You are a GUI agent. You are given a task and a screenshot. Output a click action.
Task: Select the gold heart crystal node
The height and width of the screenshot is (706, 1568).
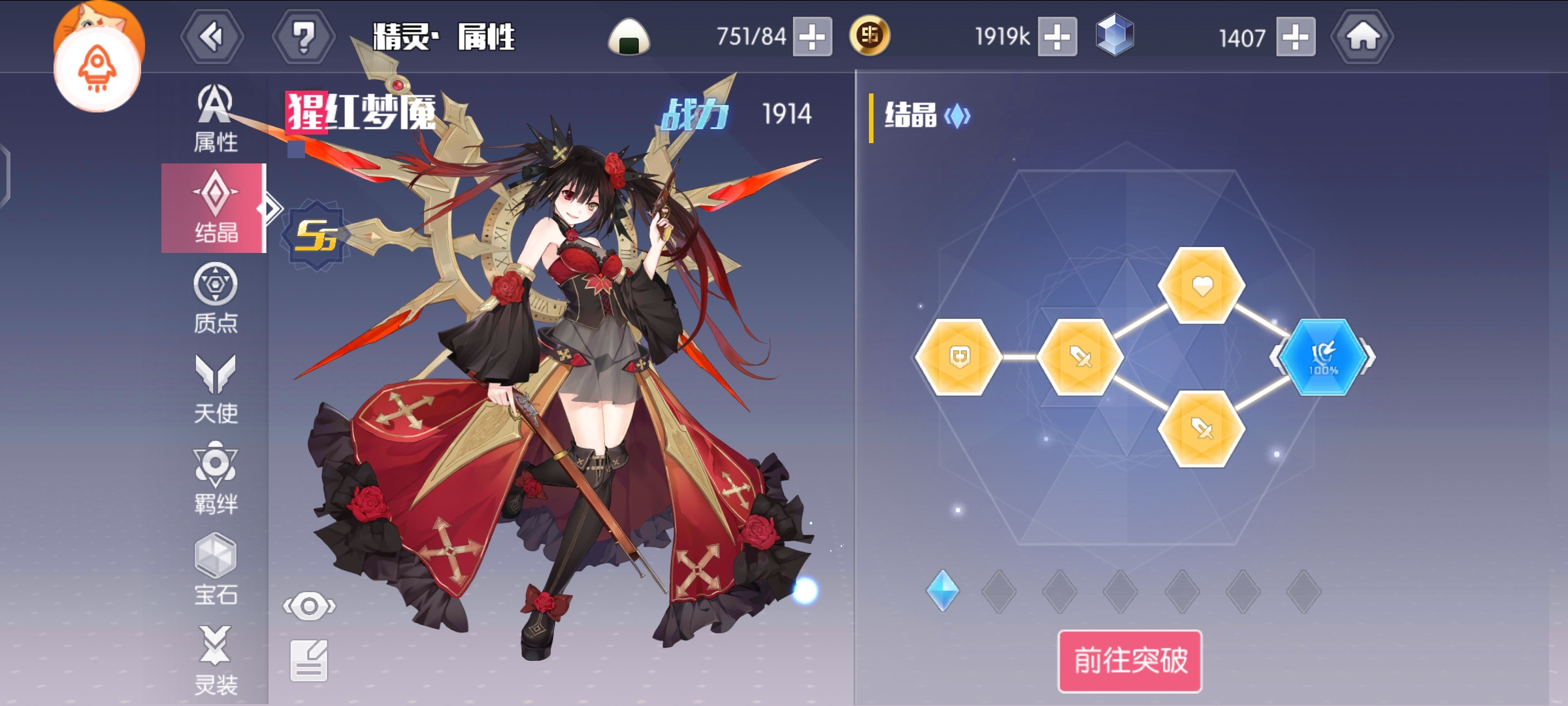click(1201, 286)
